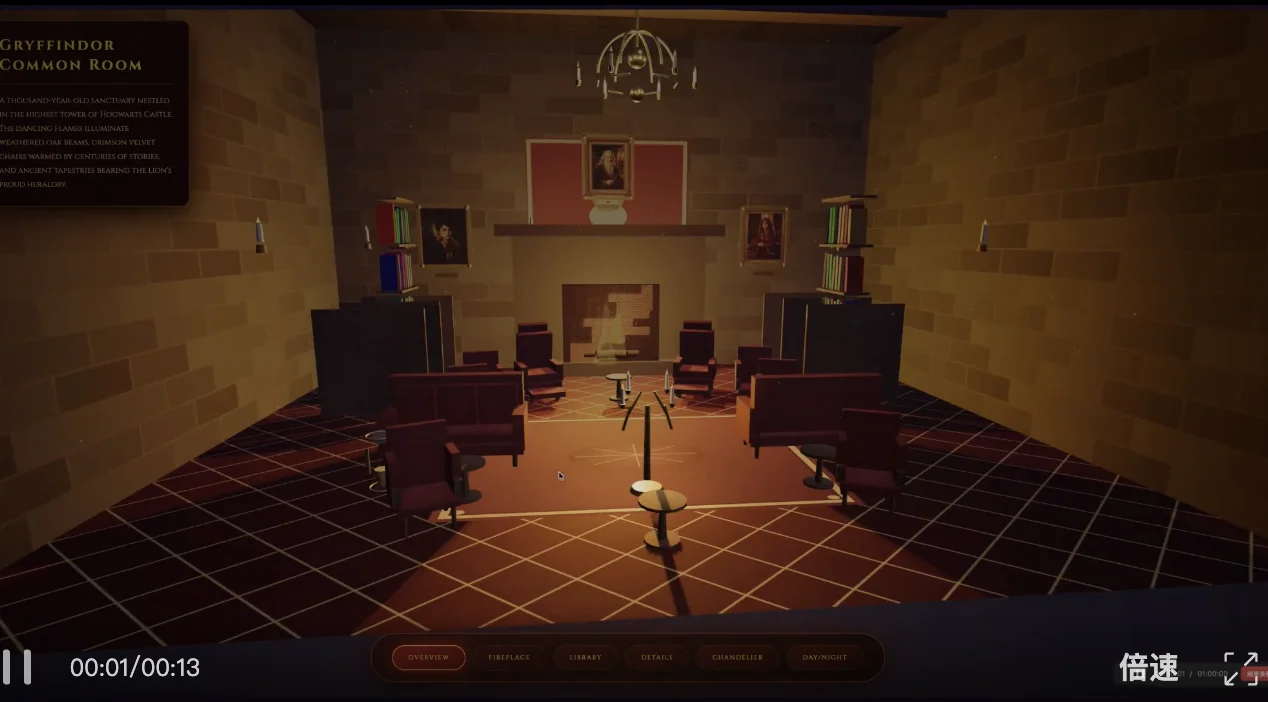The width and height of the screenshot is (1268, 702).
Task: Switch to the Fireplace view
Action: pos(509,657)
